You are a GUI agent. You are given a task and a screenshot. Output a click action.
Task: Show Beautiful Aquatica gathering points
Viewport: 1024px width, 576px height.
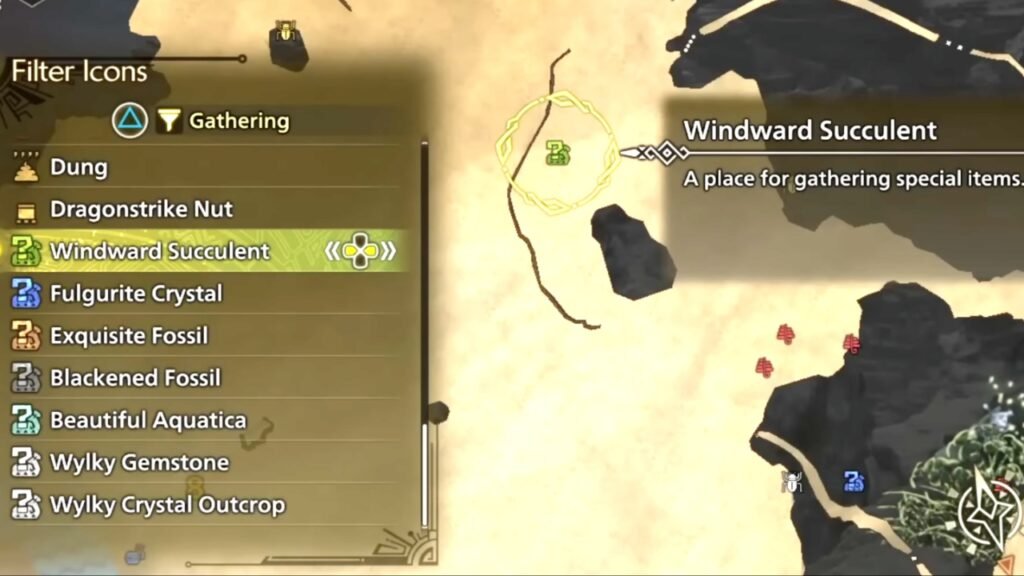[x=148, y=420]
